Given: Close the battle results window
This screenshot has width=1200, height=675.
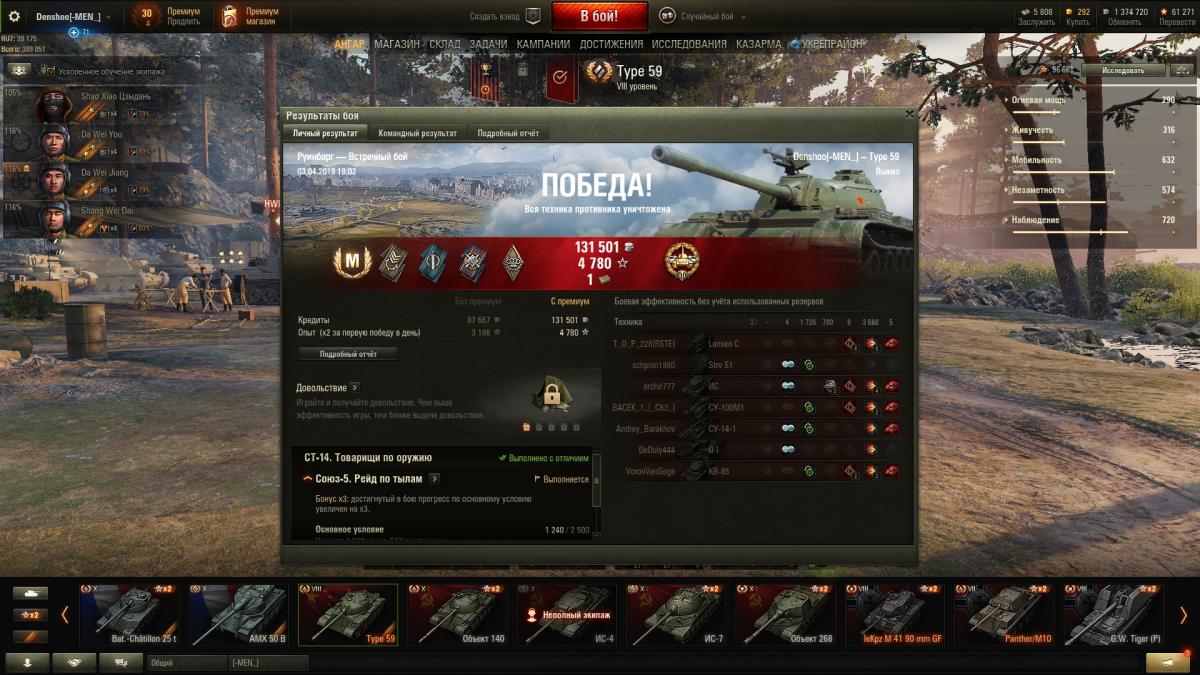Looking at the screenshot, I should pos(908,115).
